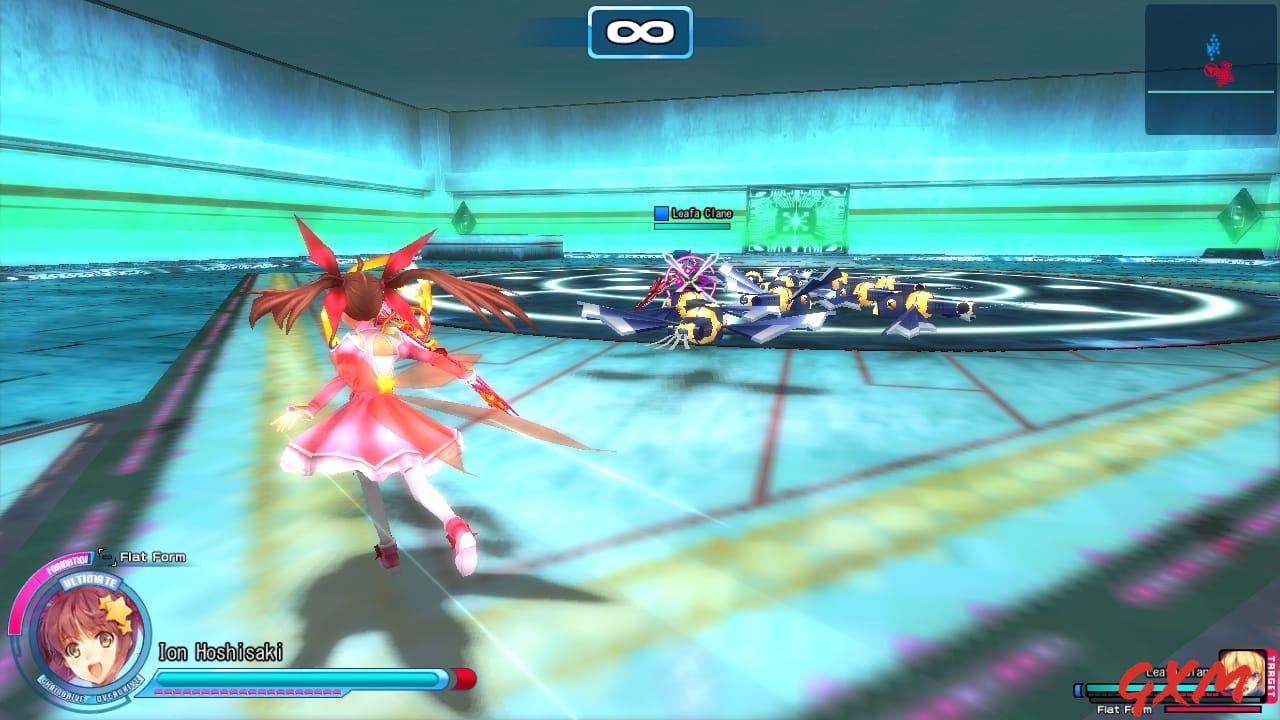This screenshot has height=720, width=1280.
Task: Switch focus to the Leafa Clane nameplate
Action: [x=700, y=212]
